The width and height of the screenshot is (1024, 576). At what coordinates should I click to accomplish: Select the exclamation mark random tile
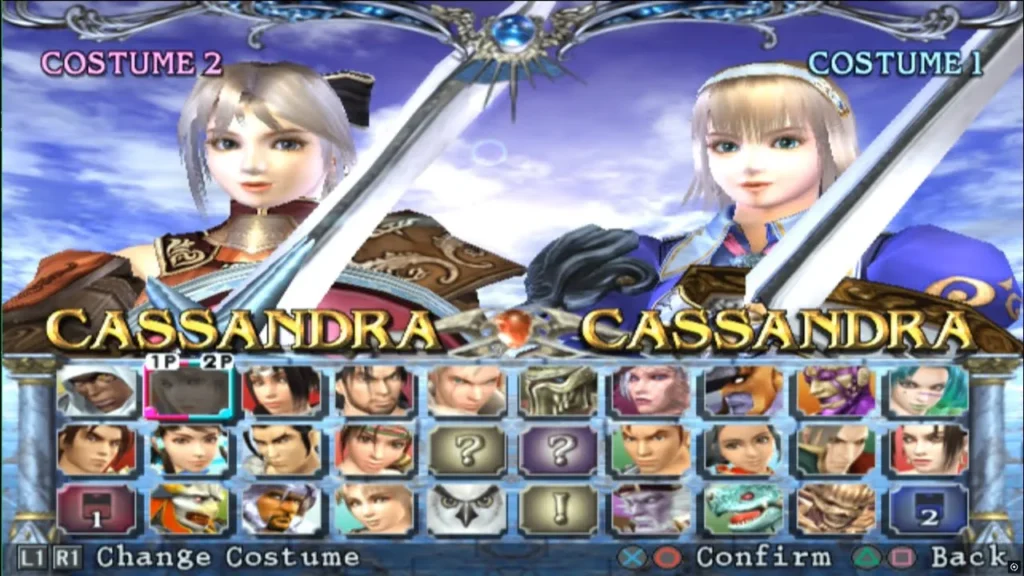557,509
